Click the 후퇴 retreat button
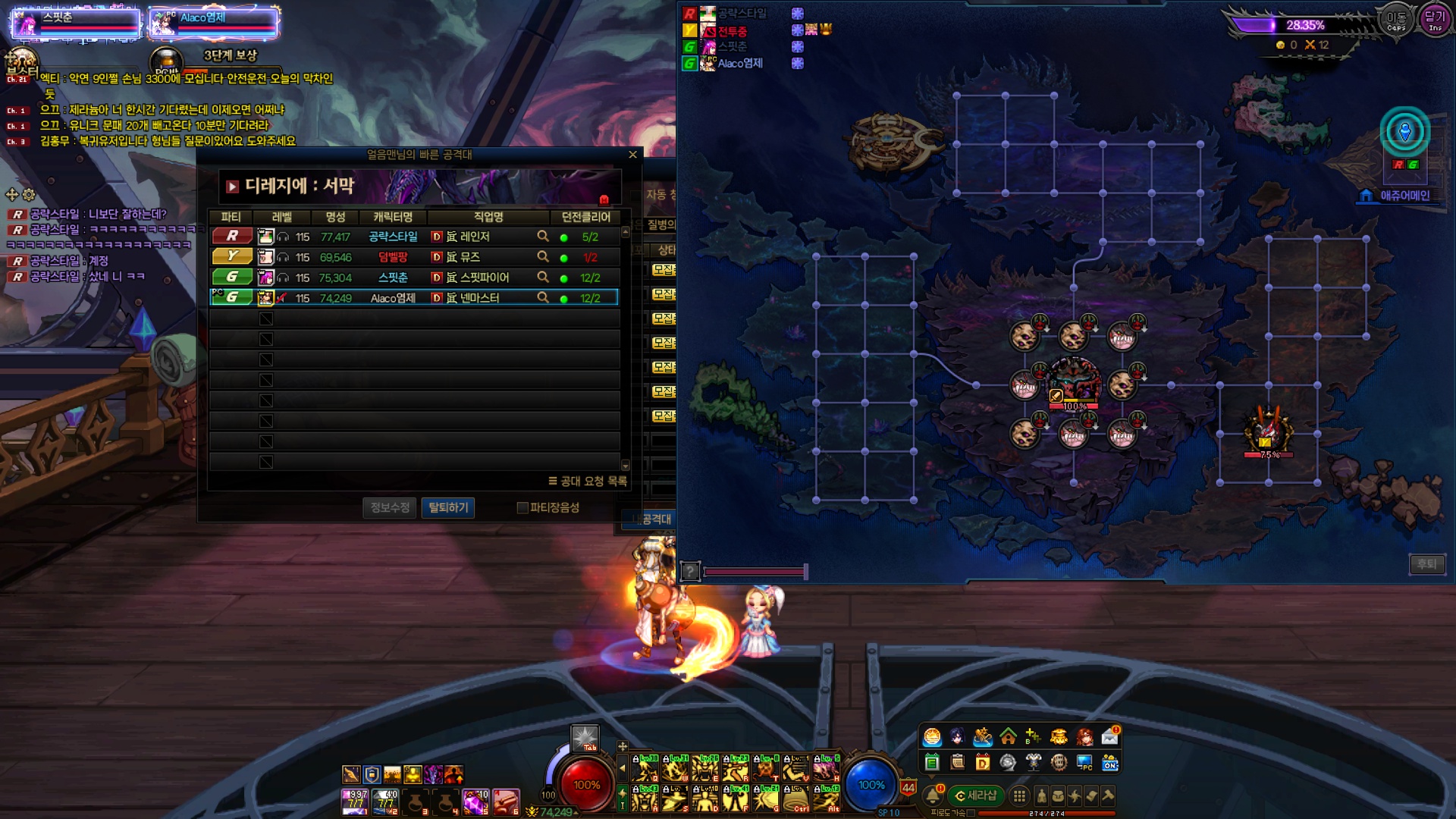This screenshot has height=819, width=1456. [1426, 563]
